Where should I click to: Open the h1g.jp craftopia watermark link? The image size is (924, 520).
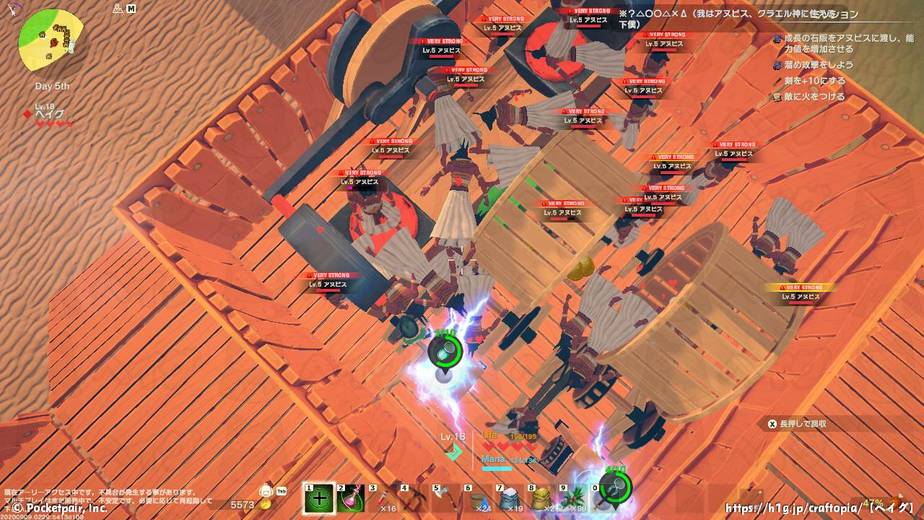click(x=819, y=508)
